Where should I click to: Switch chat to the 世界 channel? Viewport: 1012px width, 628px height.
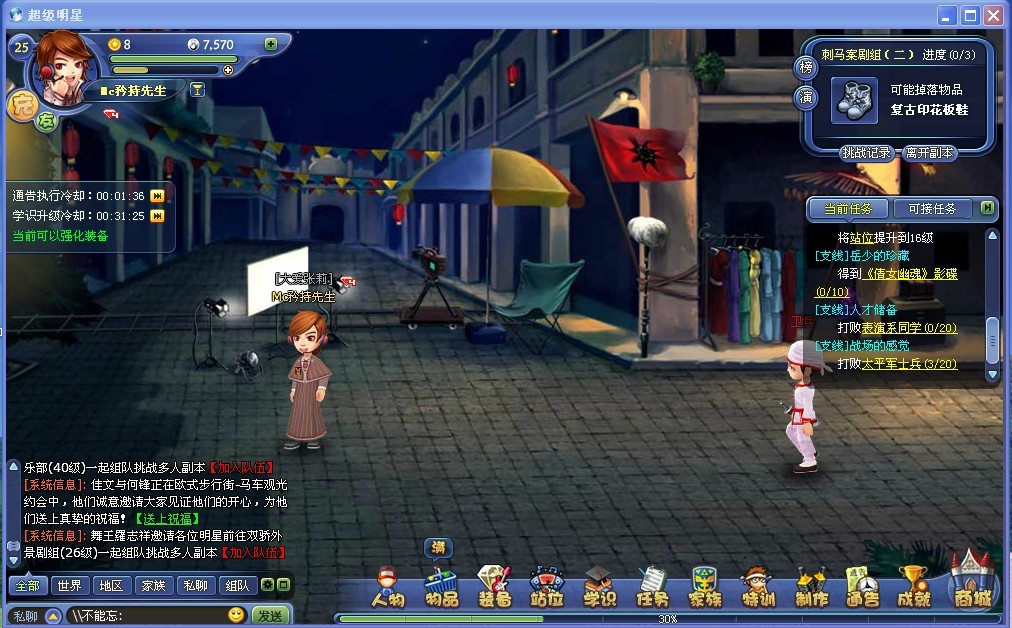tap(69, 586)
